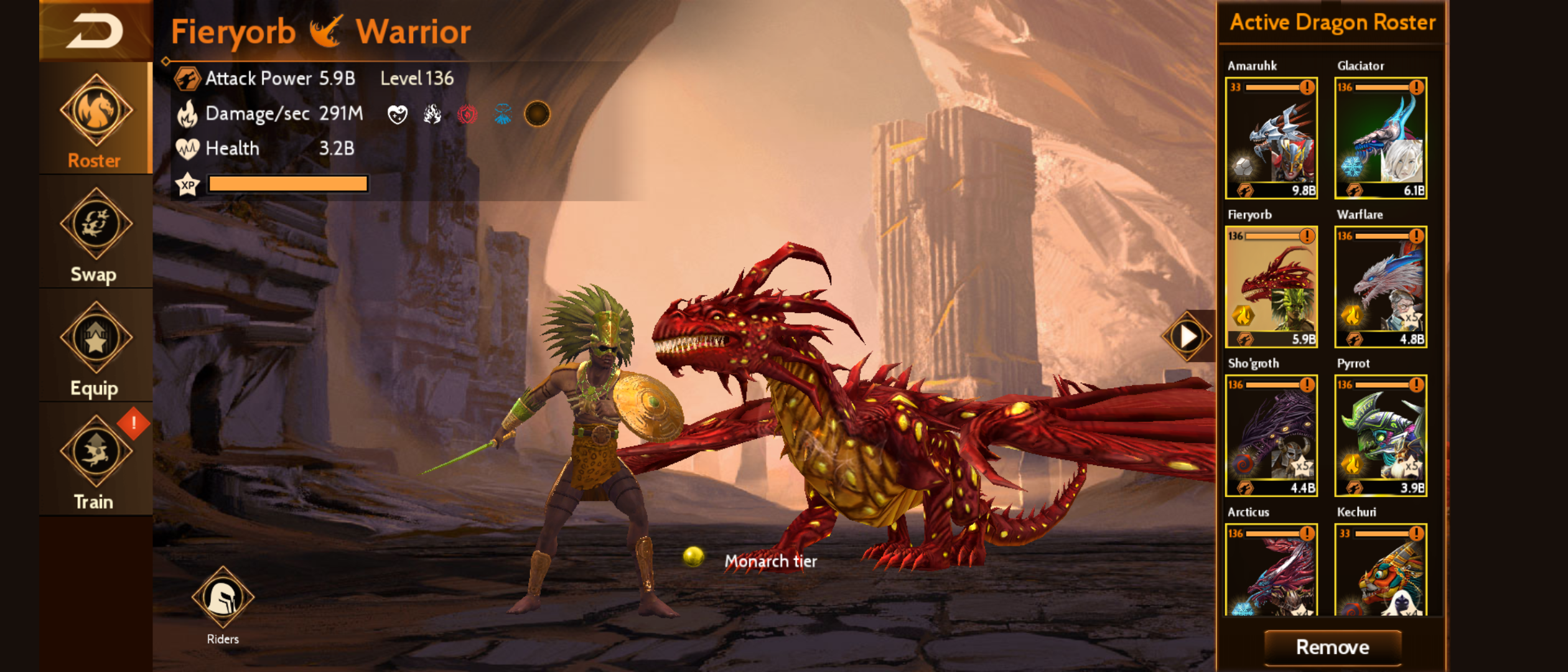Open the Roster tab
The height and width of the screenshot is (672, 1568).
[x=96, y=119]
